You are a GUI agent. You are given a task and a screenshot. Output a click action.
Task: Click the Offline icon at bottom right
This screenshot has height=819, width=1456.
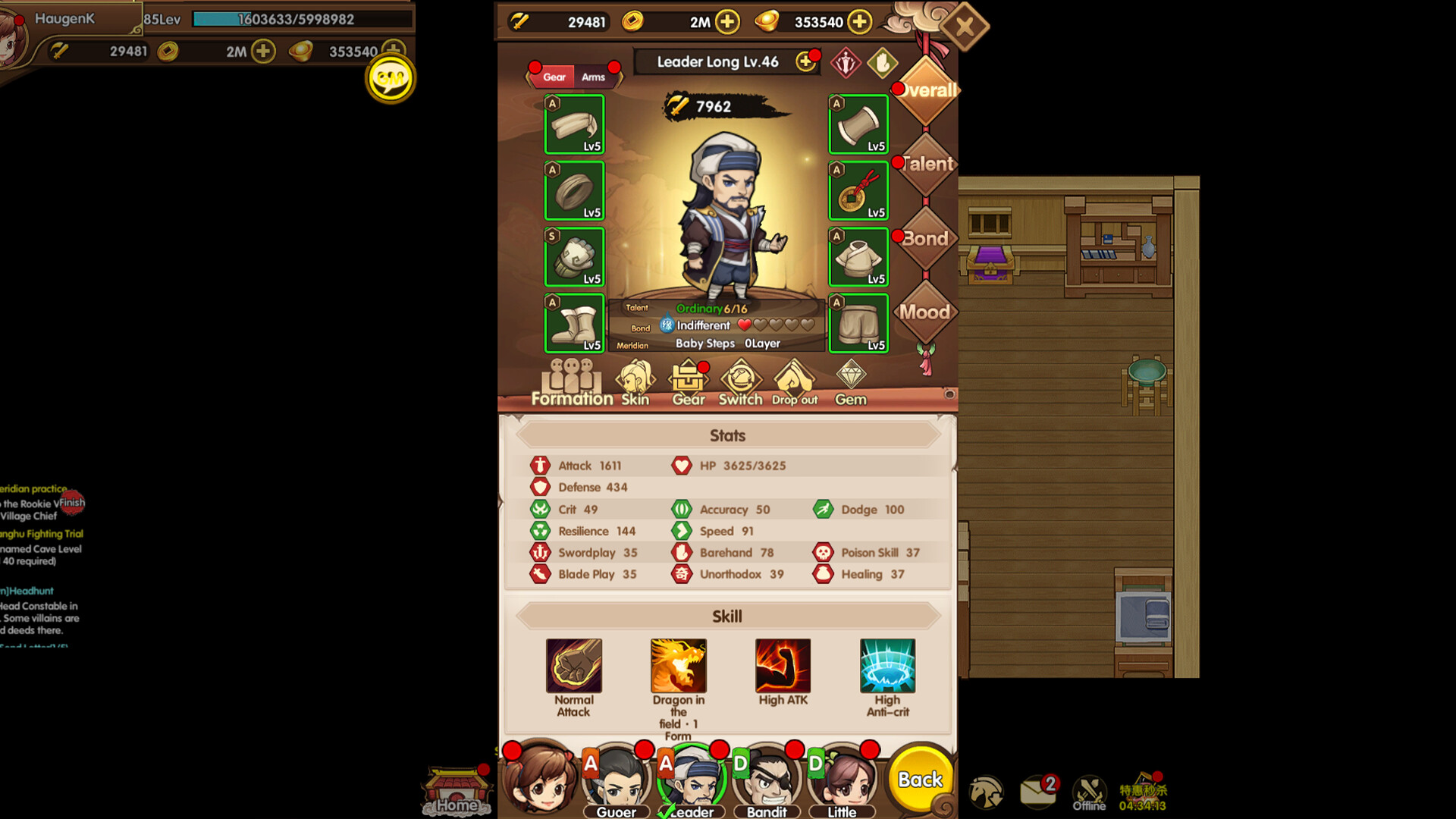tap(1089, 791)
